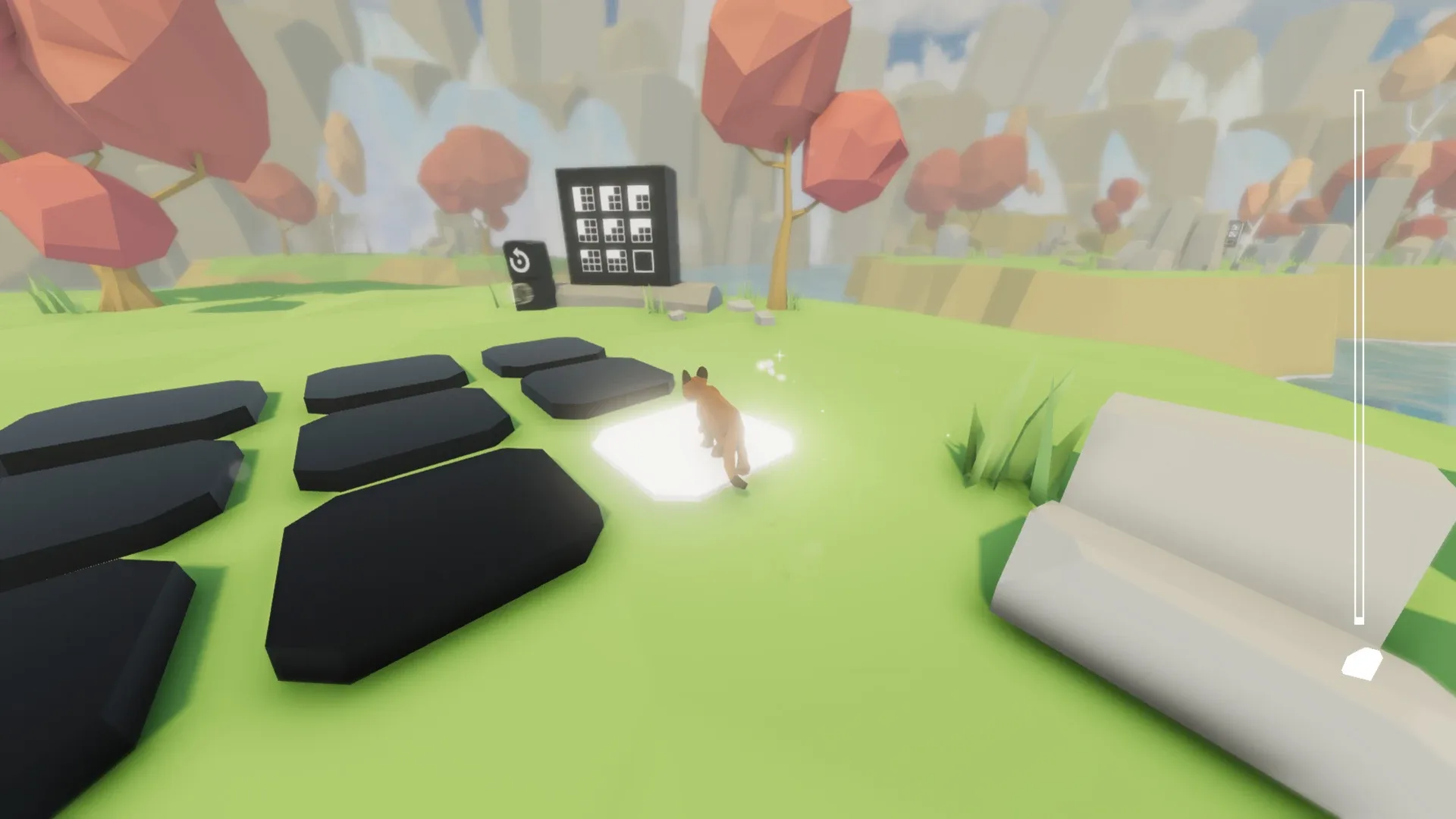Select the top-middle pattern tile on the puzzle board
The width and height of the screenshot is (1456, 819).
pos(610,198)
